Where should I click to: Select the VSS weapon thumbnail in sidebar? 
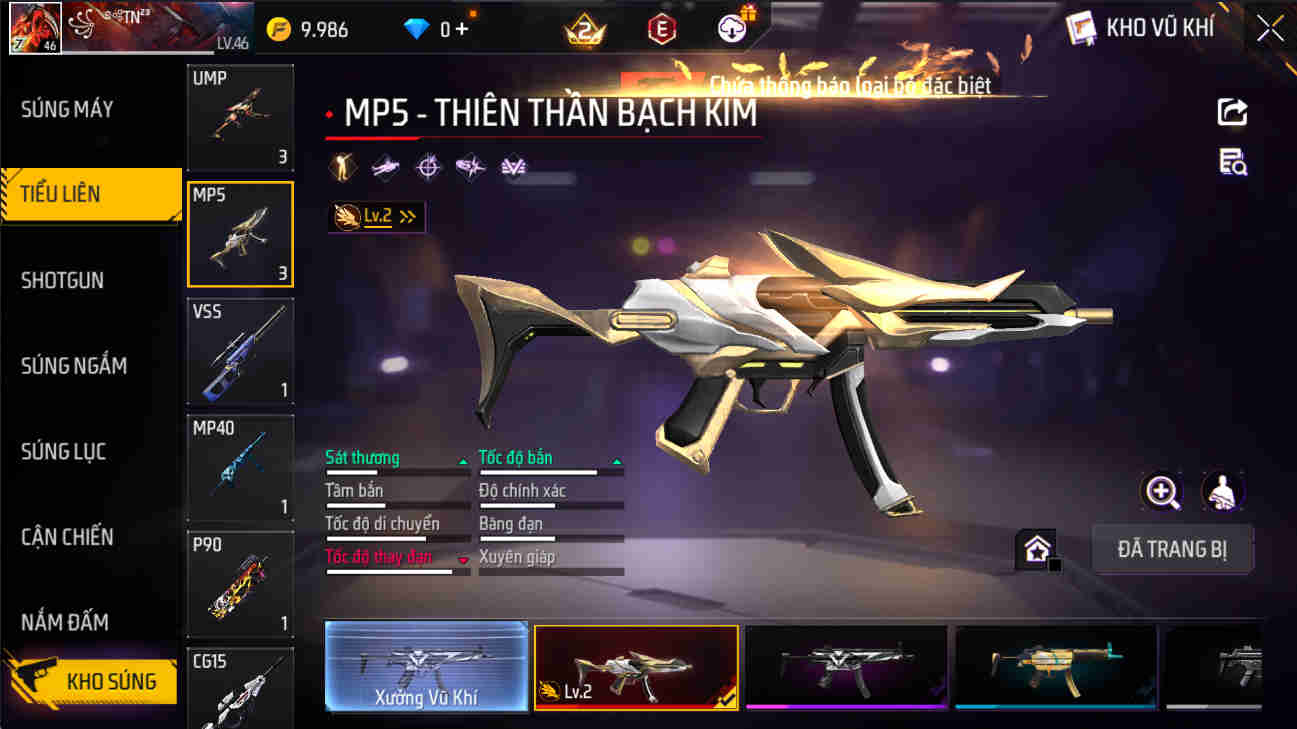click(240, 350)
